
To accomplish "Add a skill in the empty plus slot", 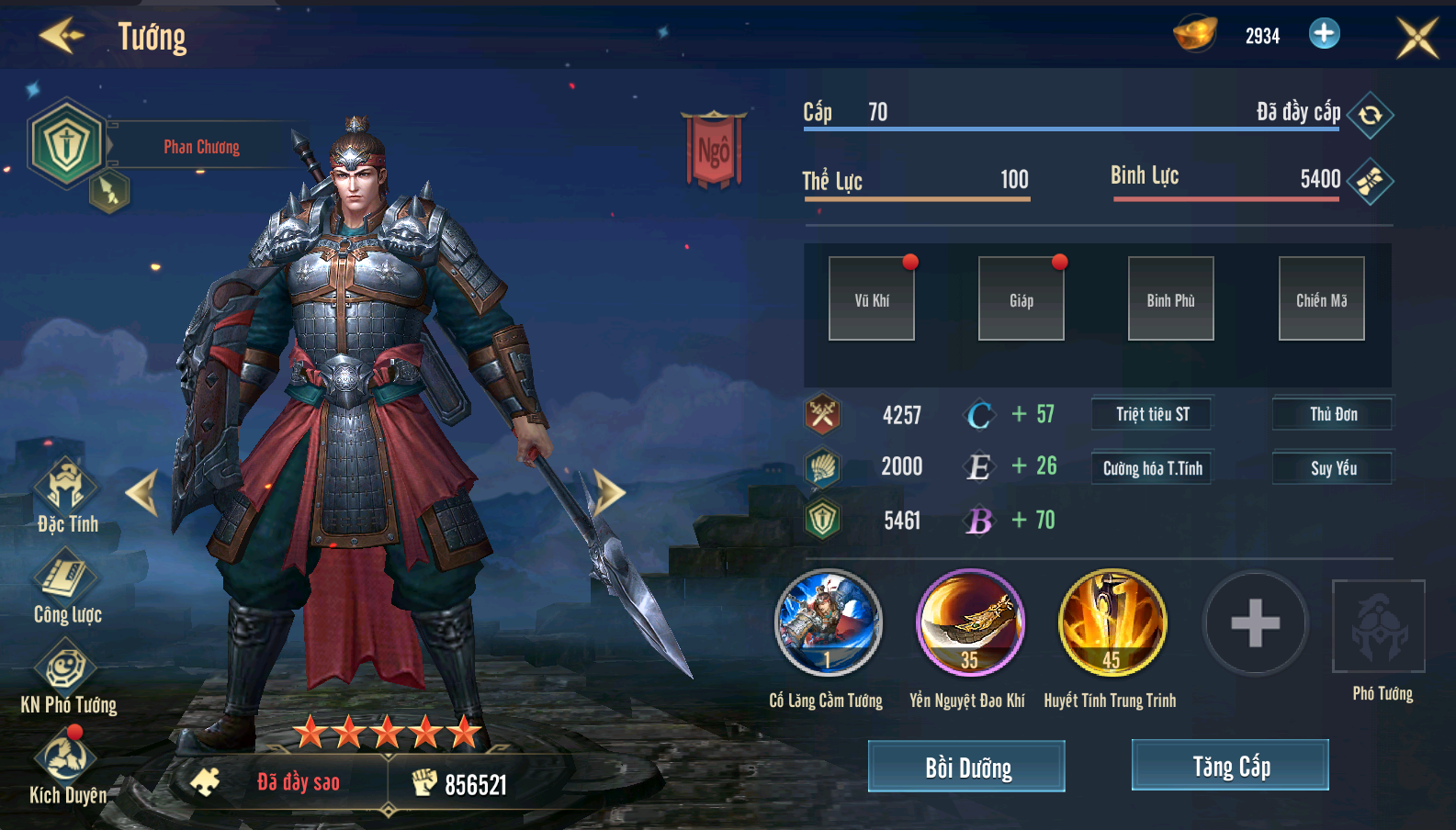I will point(1255,623).
